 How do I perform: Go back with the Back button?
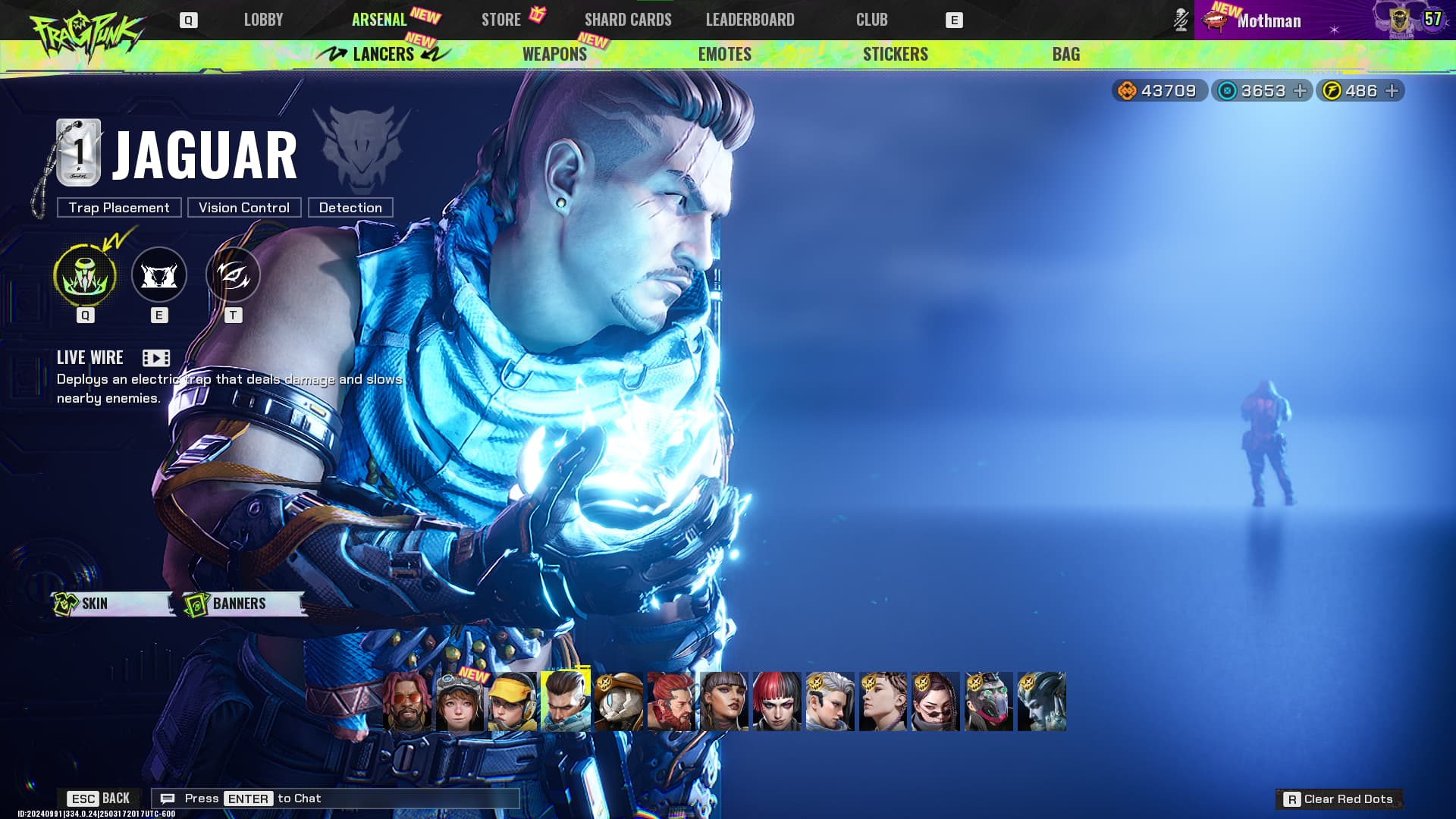(x=99, y=799)
